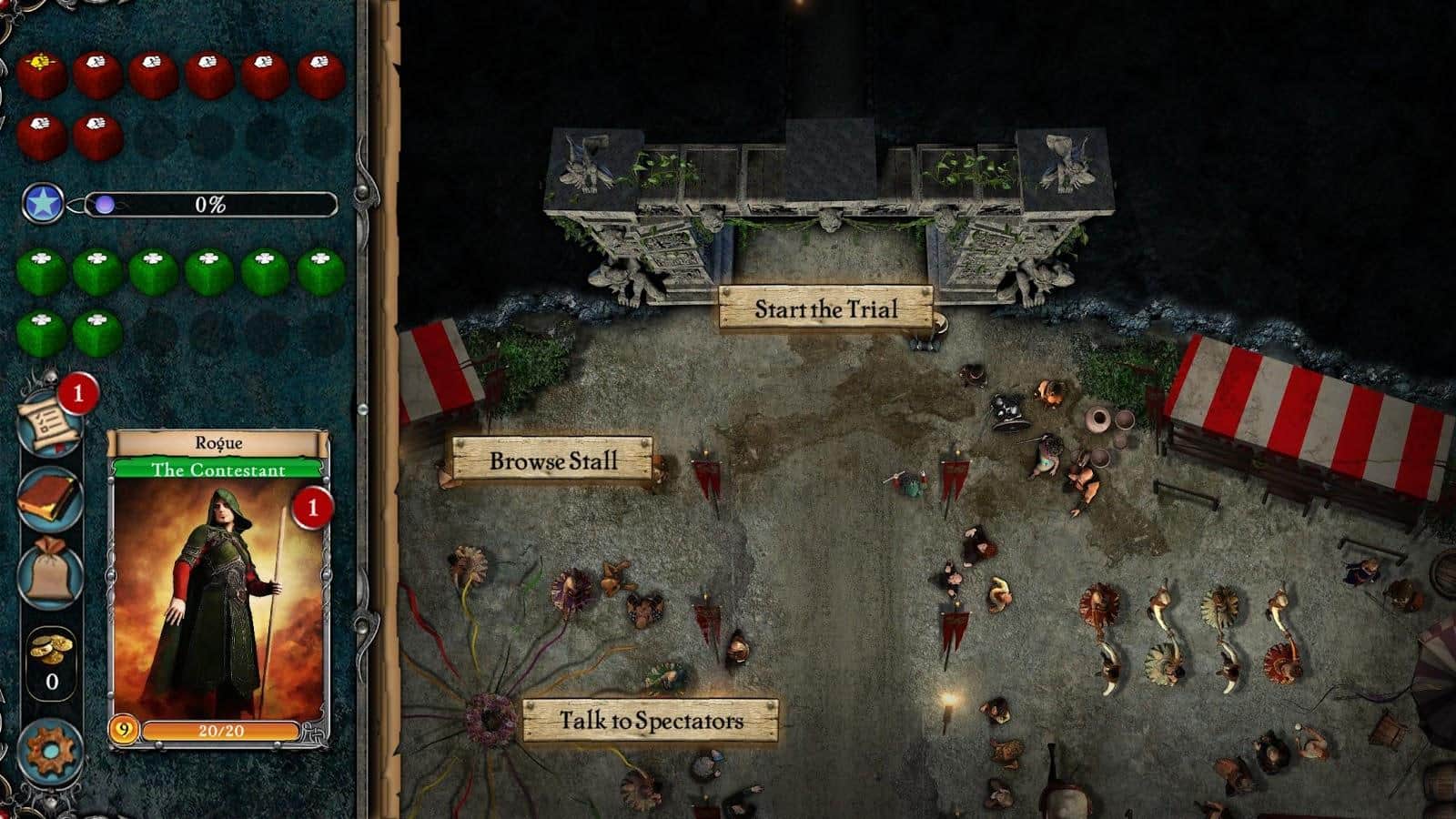Image resolution: width=1456 pixels, height=819 pixels.
Task: Choose Talk to Spectators sign
Action: pyautogui.click(x=651, y=721)
